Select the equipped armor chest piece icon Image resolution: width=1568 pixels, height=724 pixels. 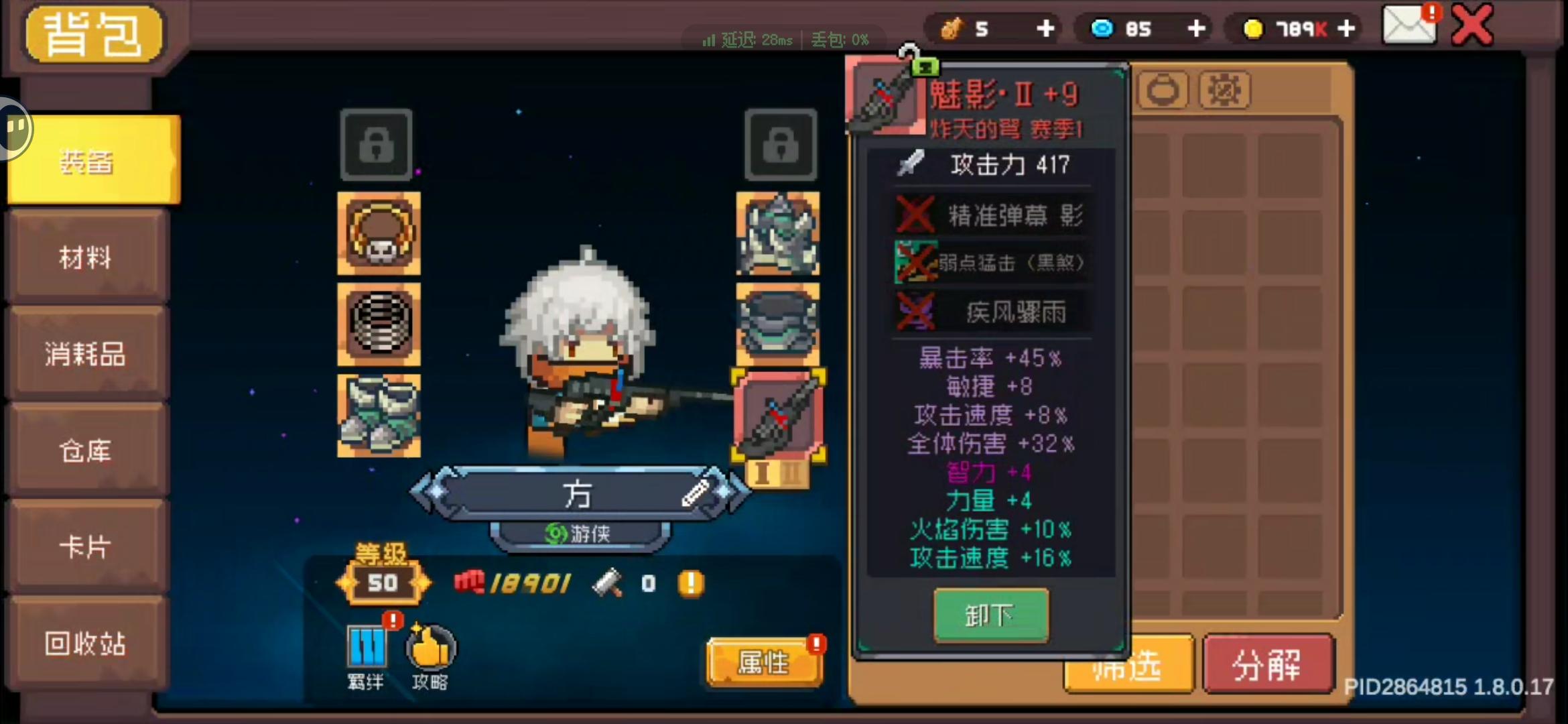click(779, 325)
